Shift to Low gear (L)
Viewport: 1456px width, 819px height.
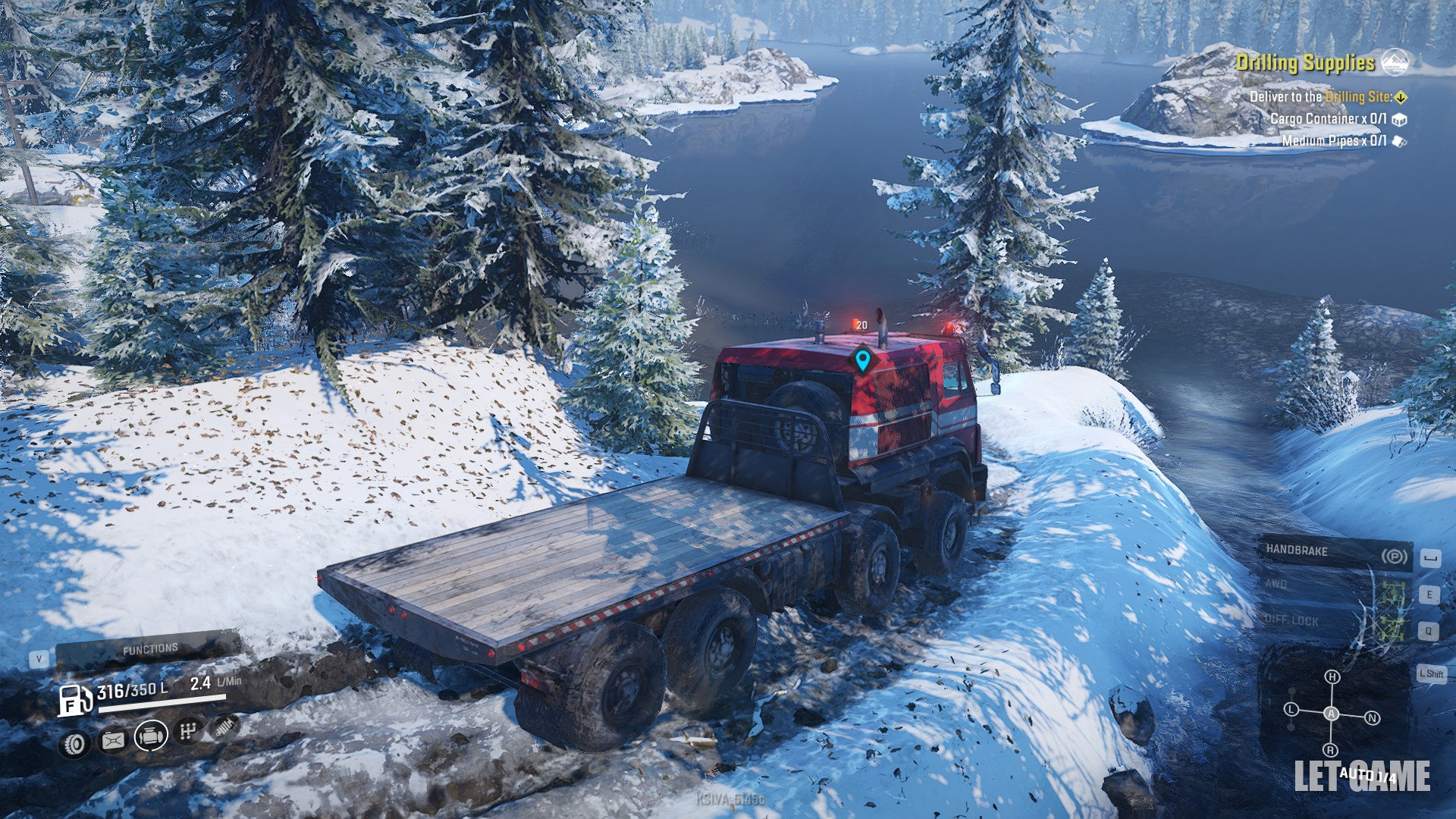click(x=1291, y=710)
